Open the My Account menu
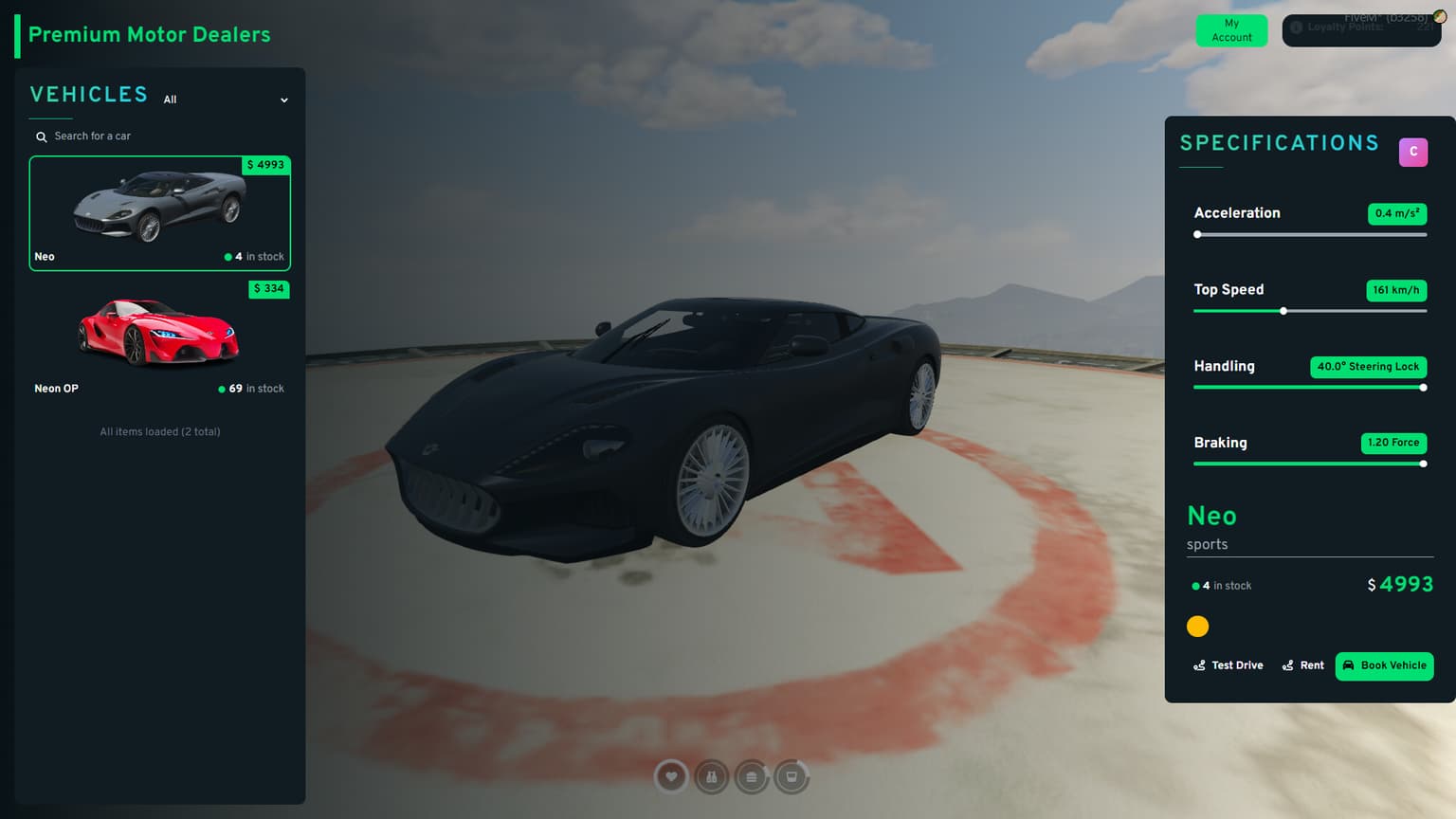 [1231, 30]
